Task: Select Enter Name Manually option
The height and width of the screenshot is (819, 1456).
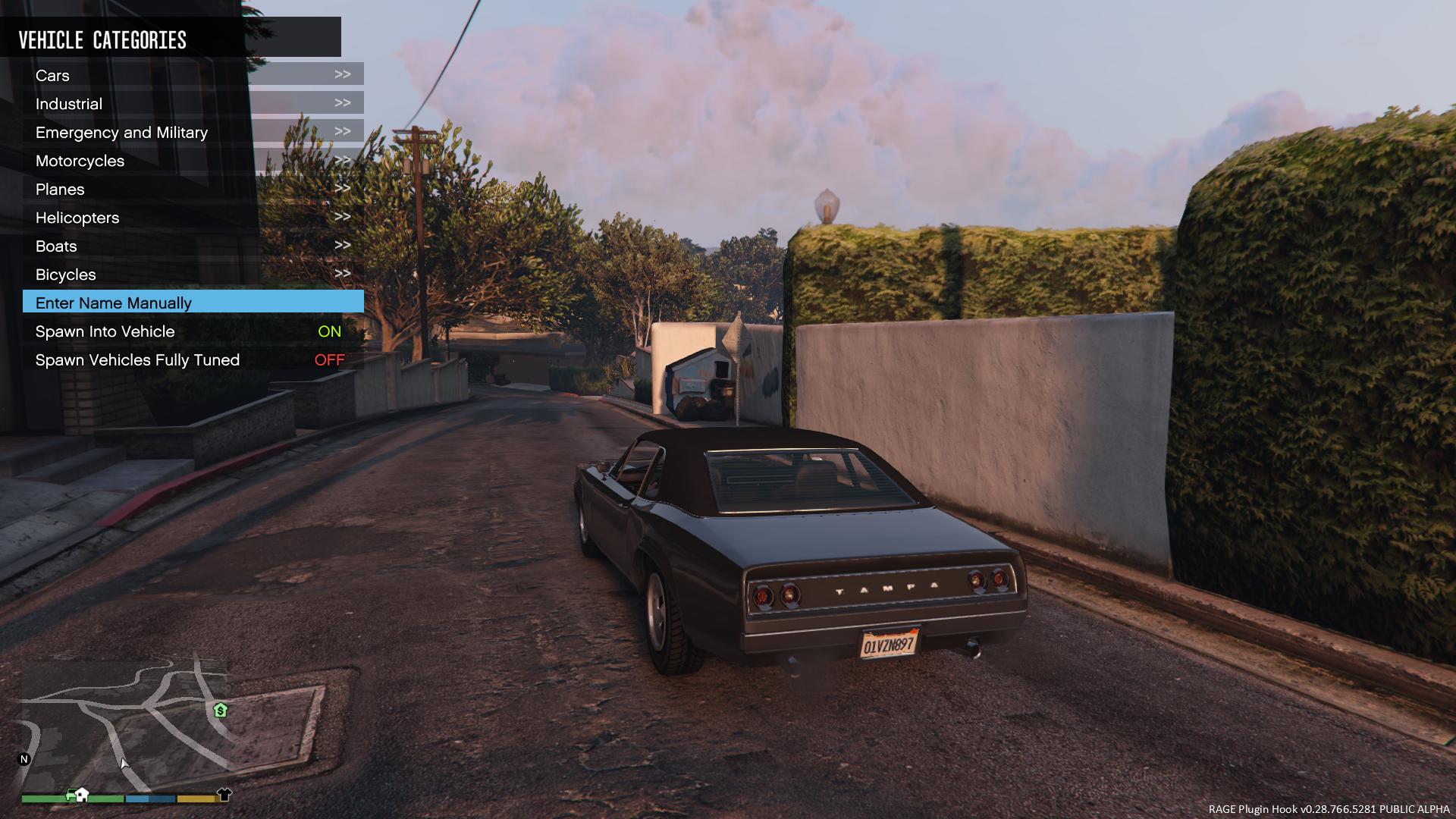Action: pyautogui.click(x=193, y=303)
